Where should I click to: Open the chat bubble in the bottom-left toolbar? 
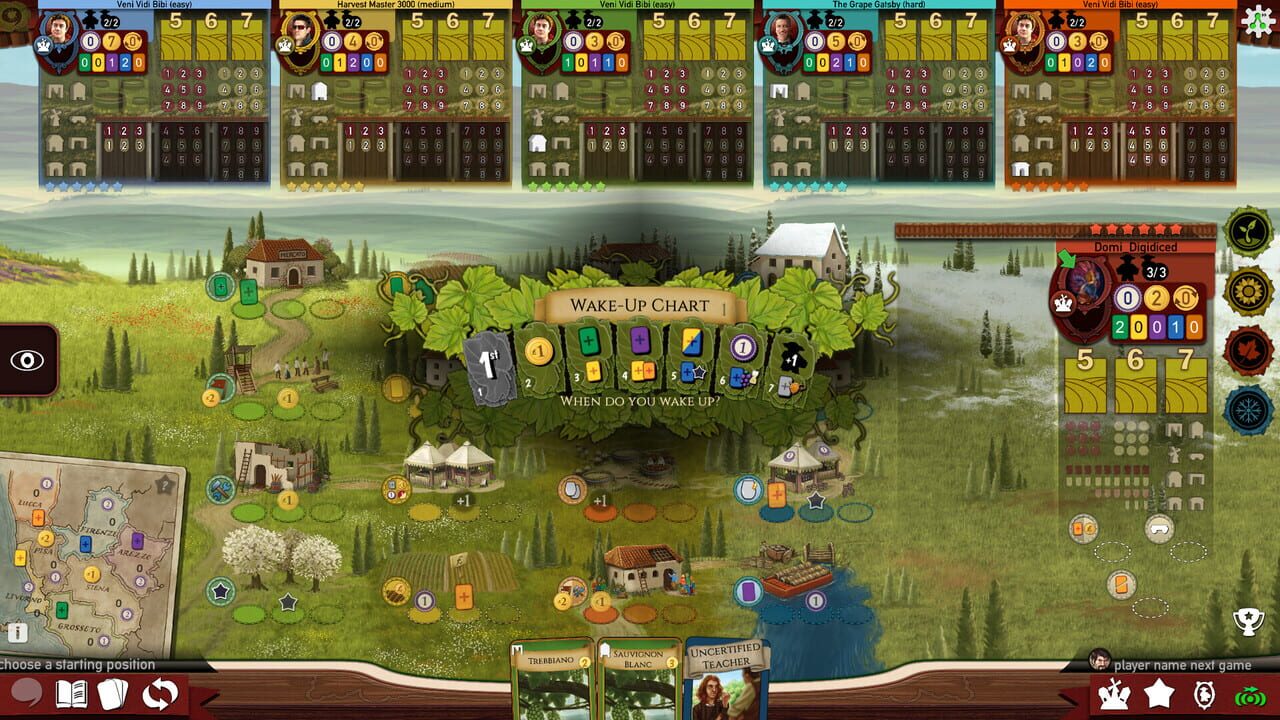(24, 690)
